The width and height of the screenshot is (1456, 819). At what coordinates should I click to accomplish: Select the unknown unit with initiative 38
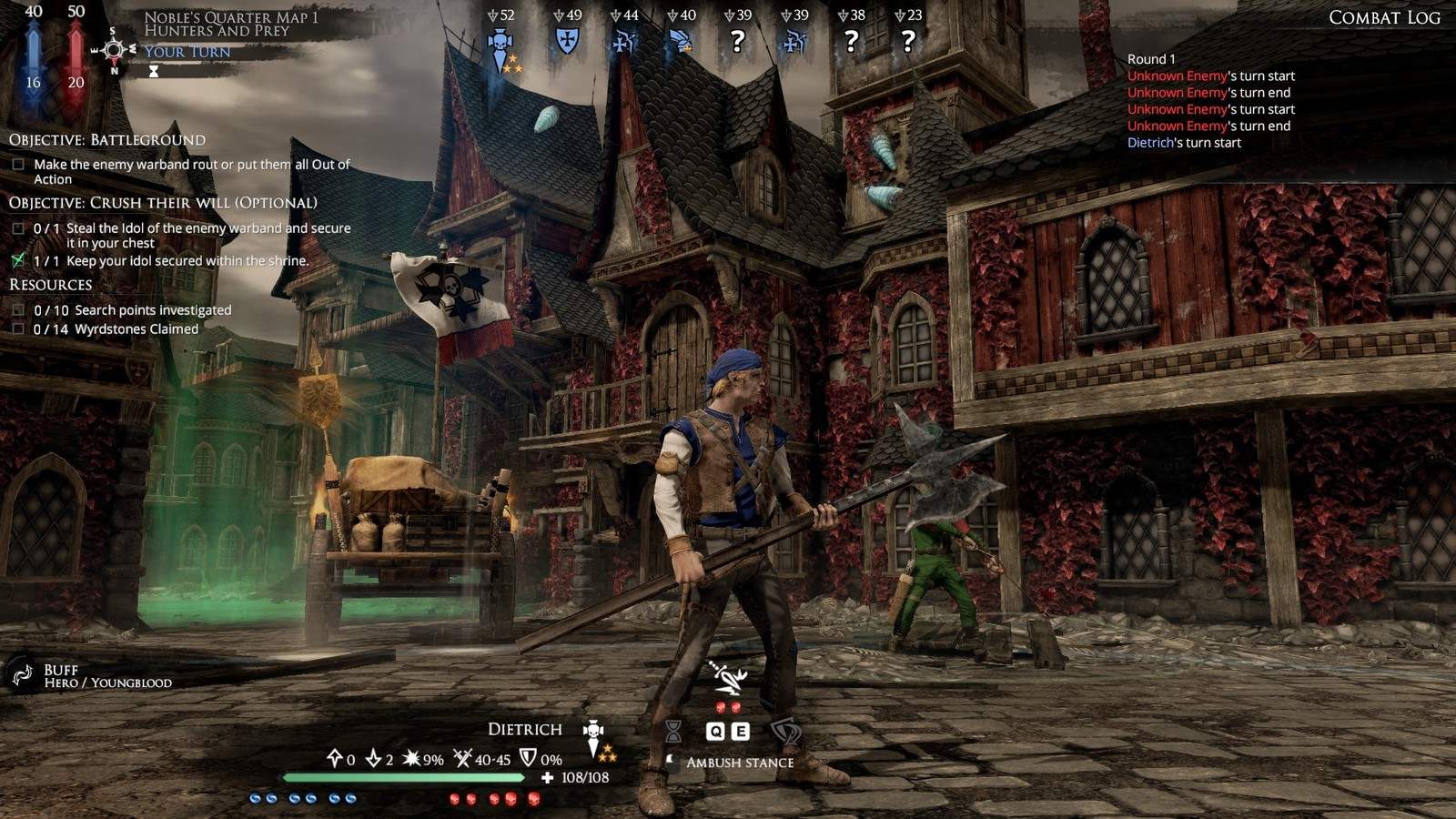[x=851, y=41]
